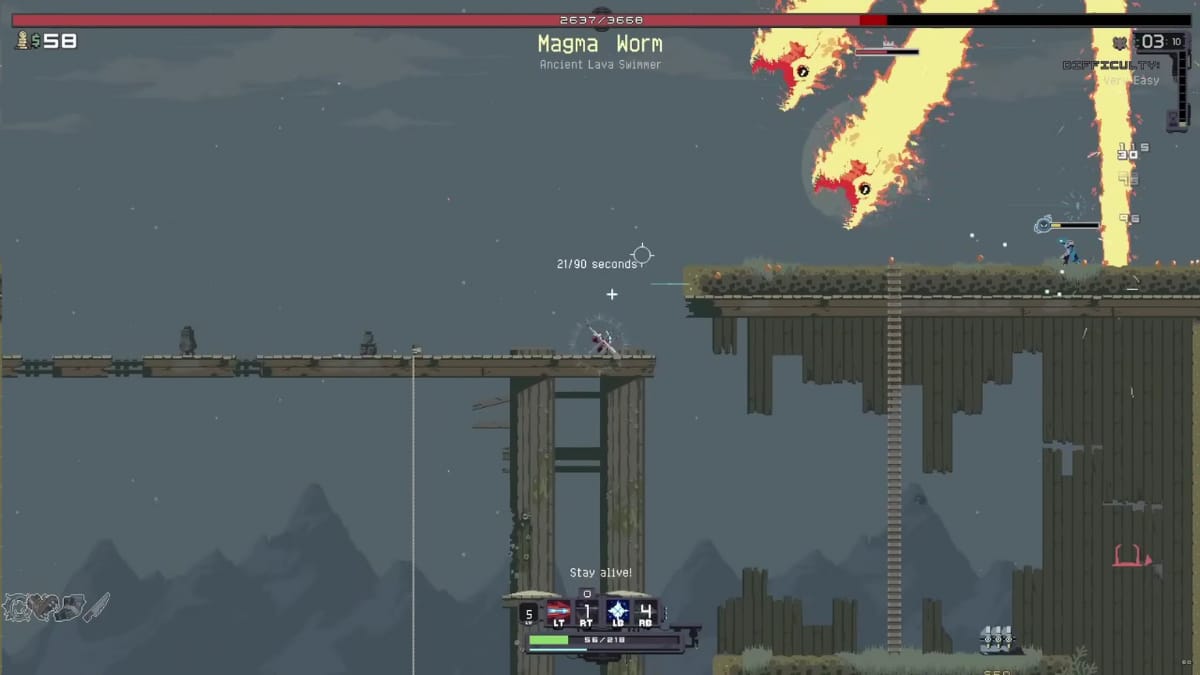Click the player level 5 badge
Image resolution: width=1200 pixels, height=675 pixels.
(x=530, y=614)
